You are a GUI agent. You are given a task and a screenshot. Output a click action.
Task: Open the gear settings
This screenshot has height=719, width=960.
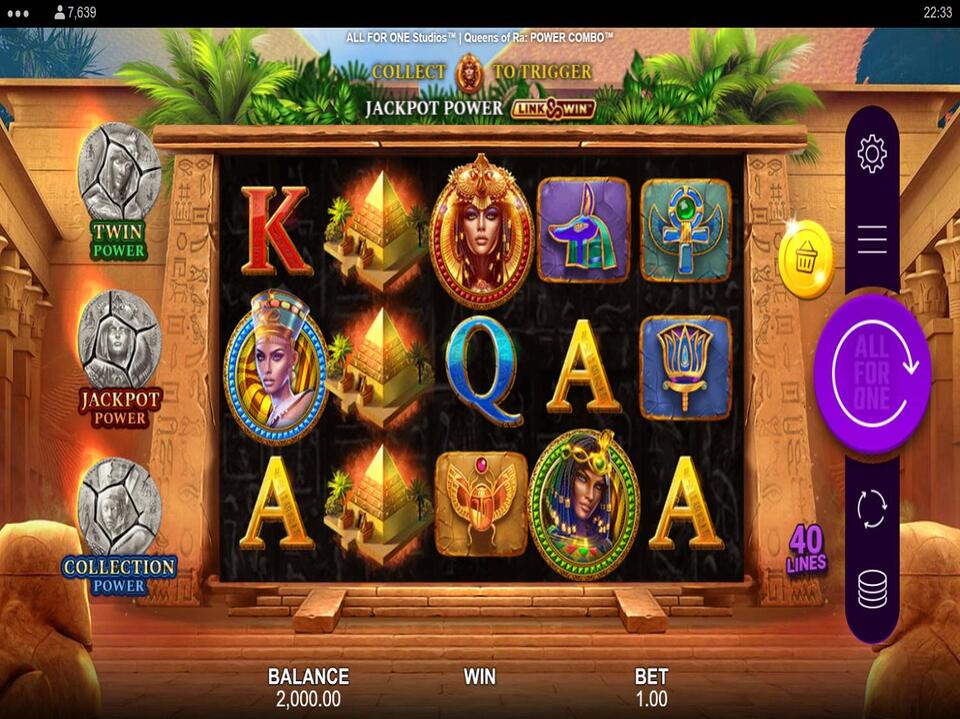[872, 154]
